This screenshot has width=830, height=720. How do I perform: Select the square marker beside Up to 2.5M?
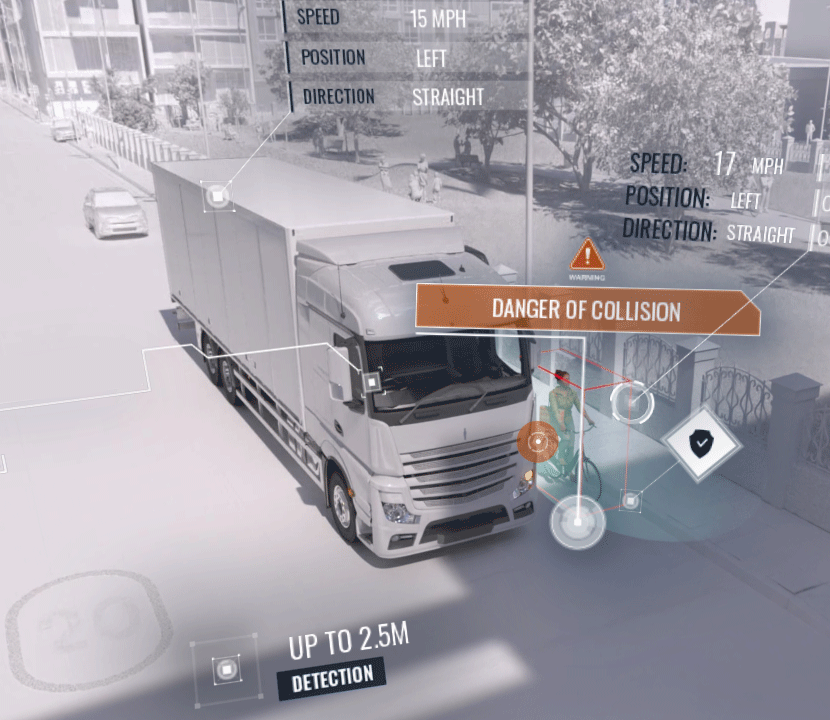pos(227,668)
